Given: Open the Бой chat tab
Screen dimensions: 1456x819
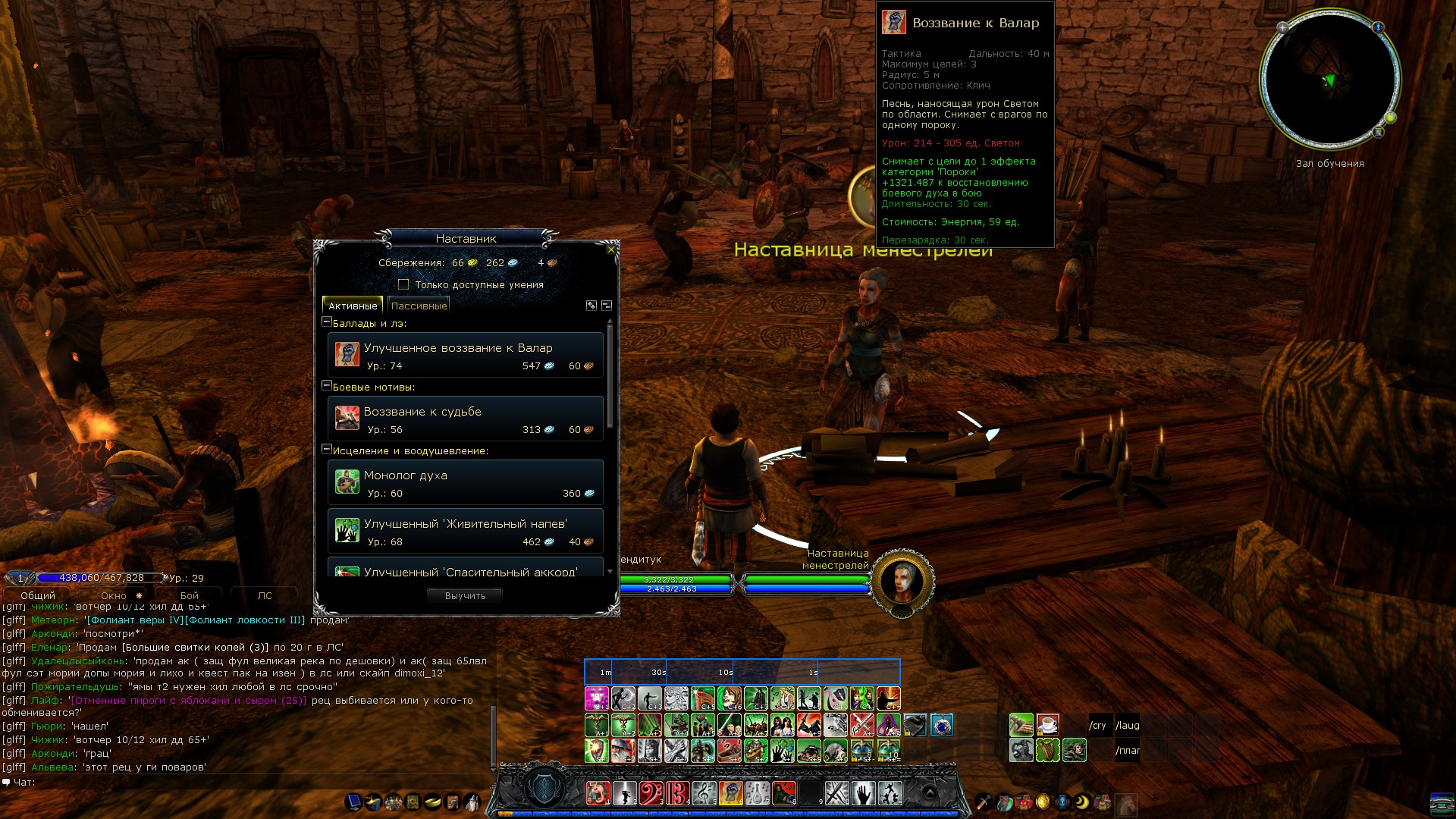Looking at the screenshot, I should point(189,596).
